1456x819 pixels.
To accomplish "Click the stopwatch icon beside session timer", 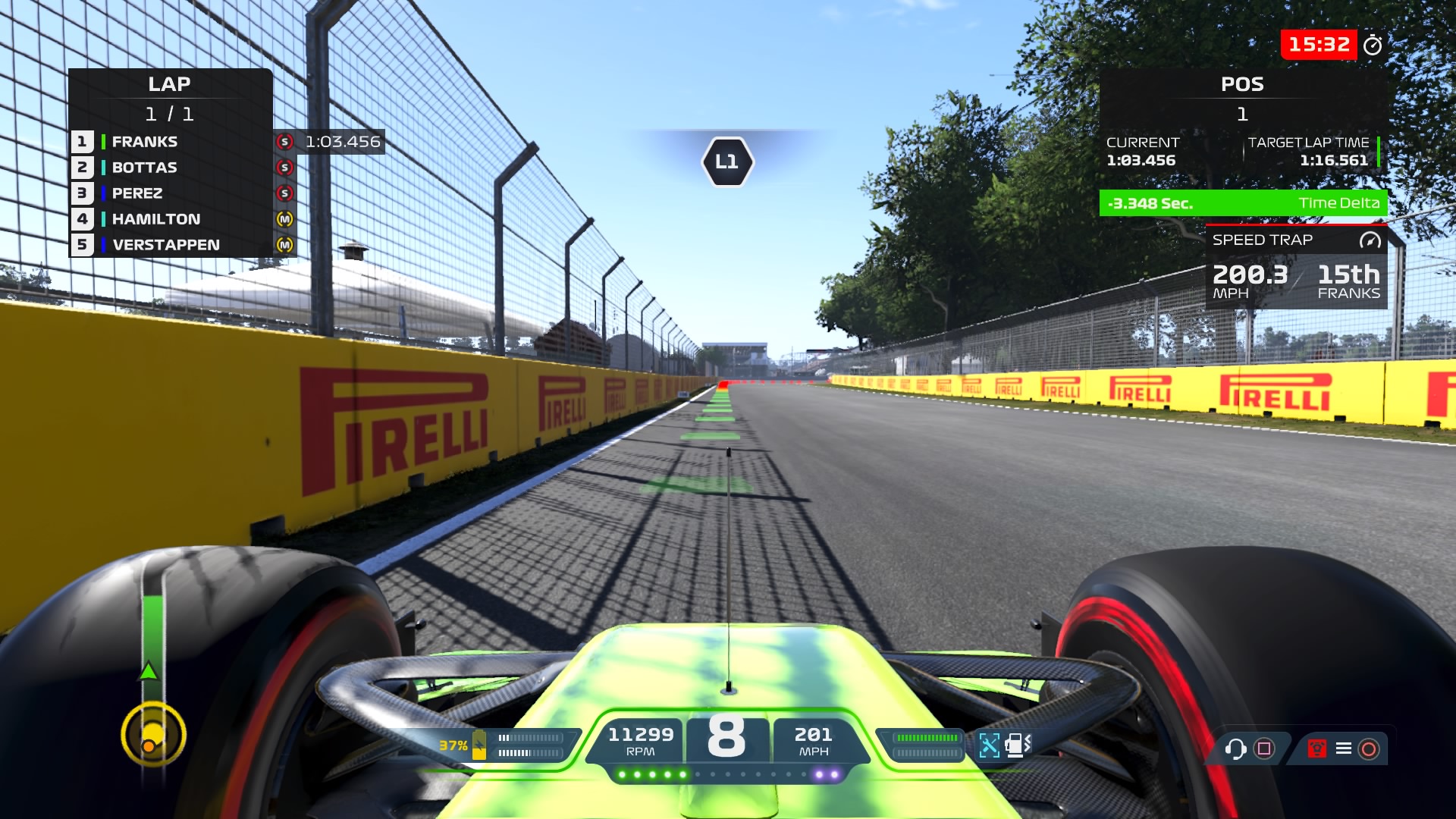I will tap(1373, 45).
